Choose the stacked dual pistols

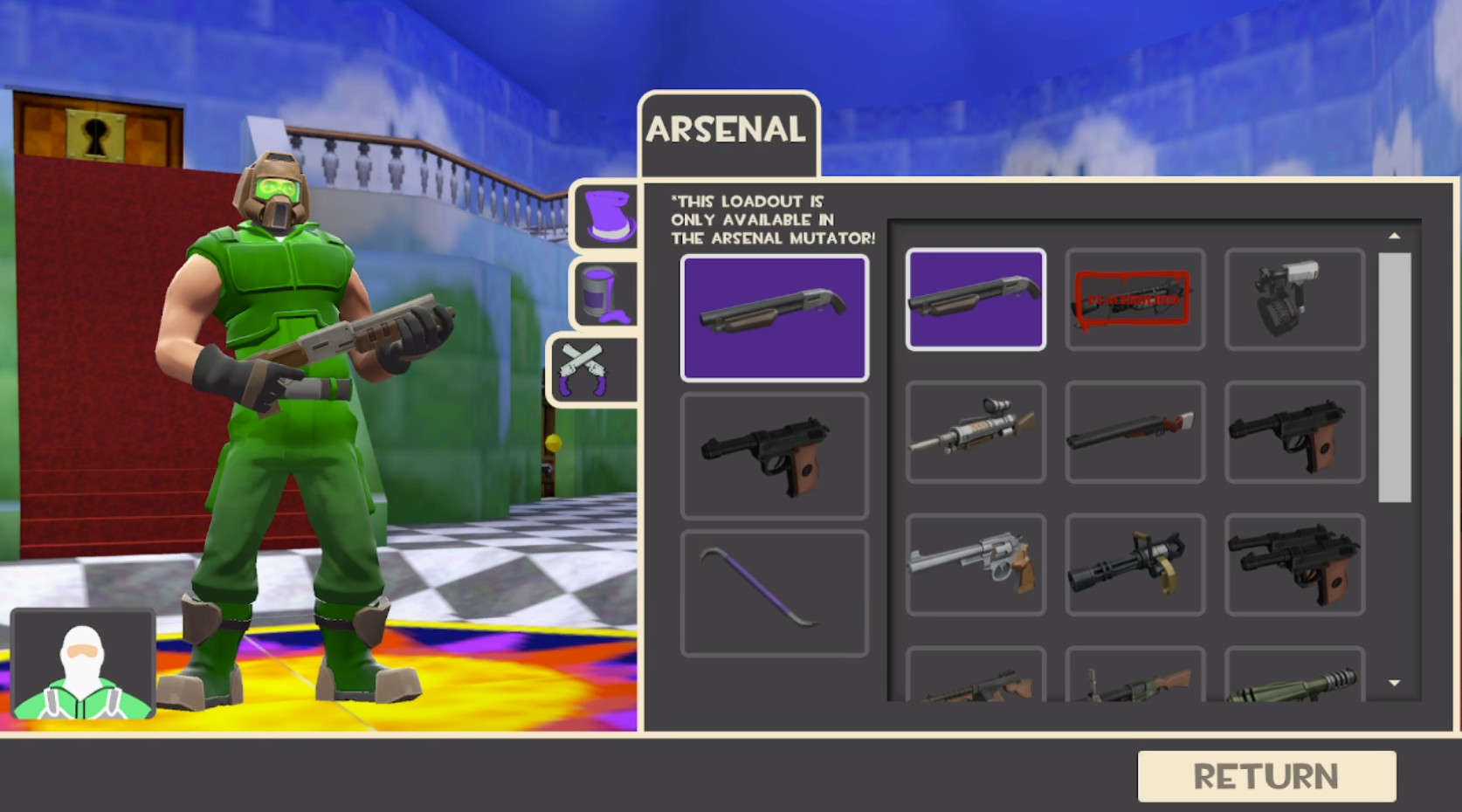pyautogui.click(x=1295, y=564)
